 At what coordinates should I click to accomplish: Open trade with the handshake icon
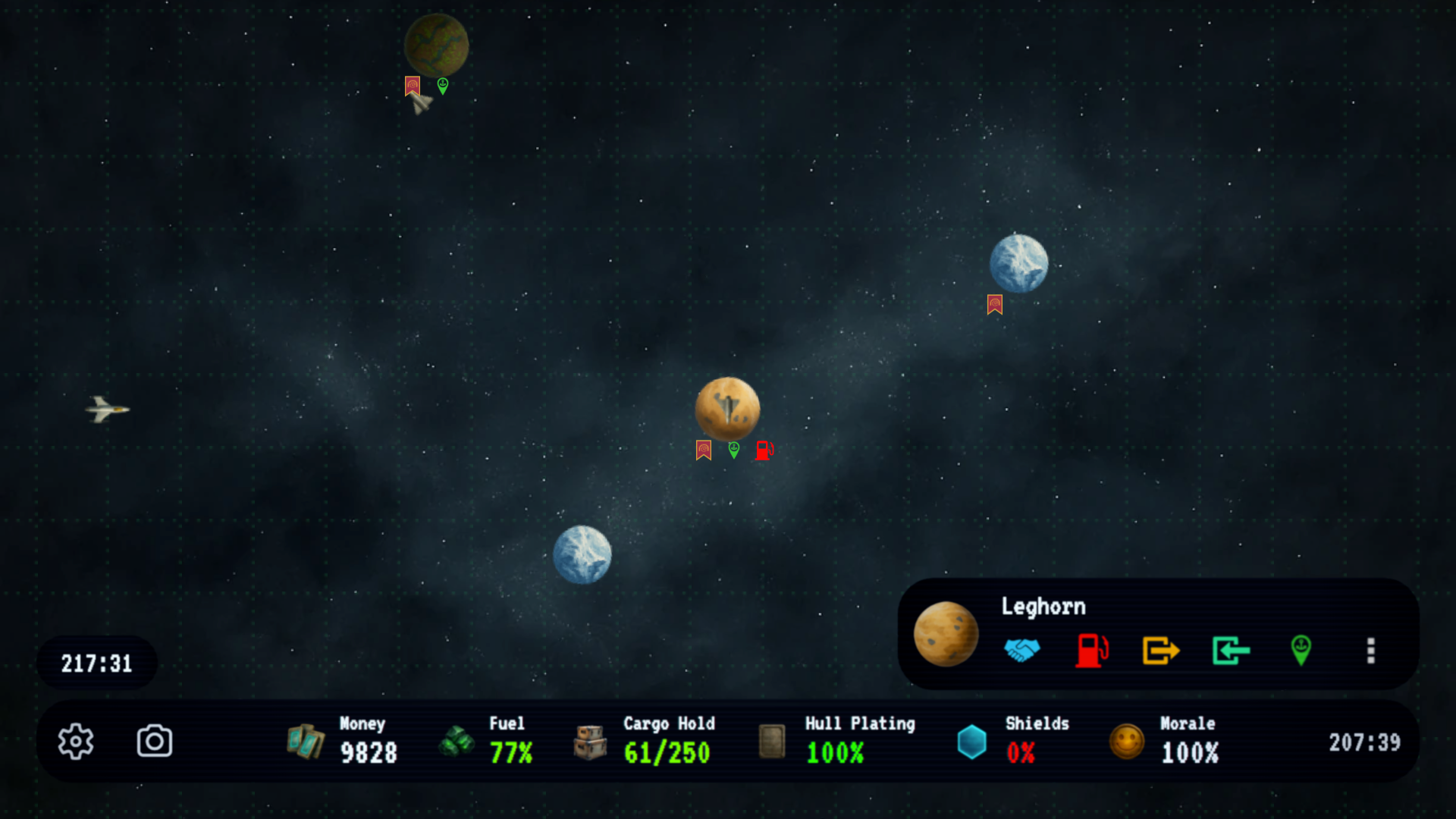1021,650
